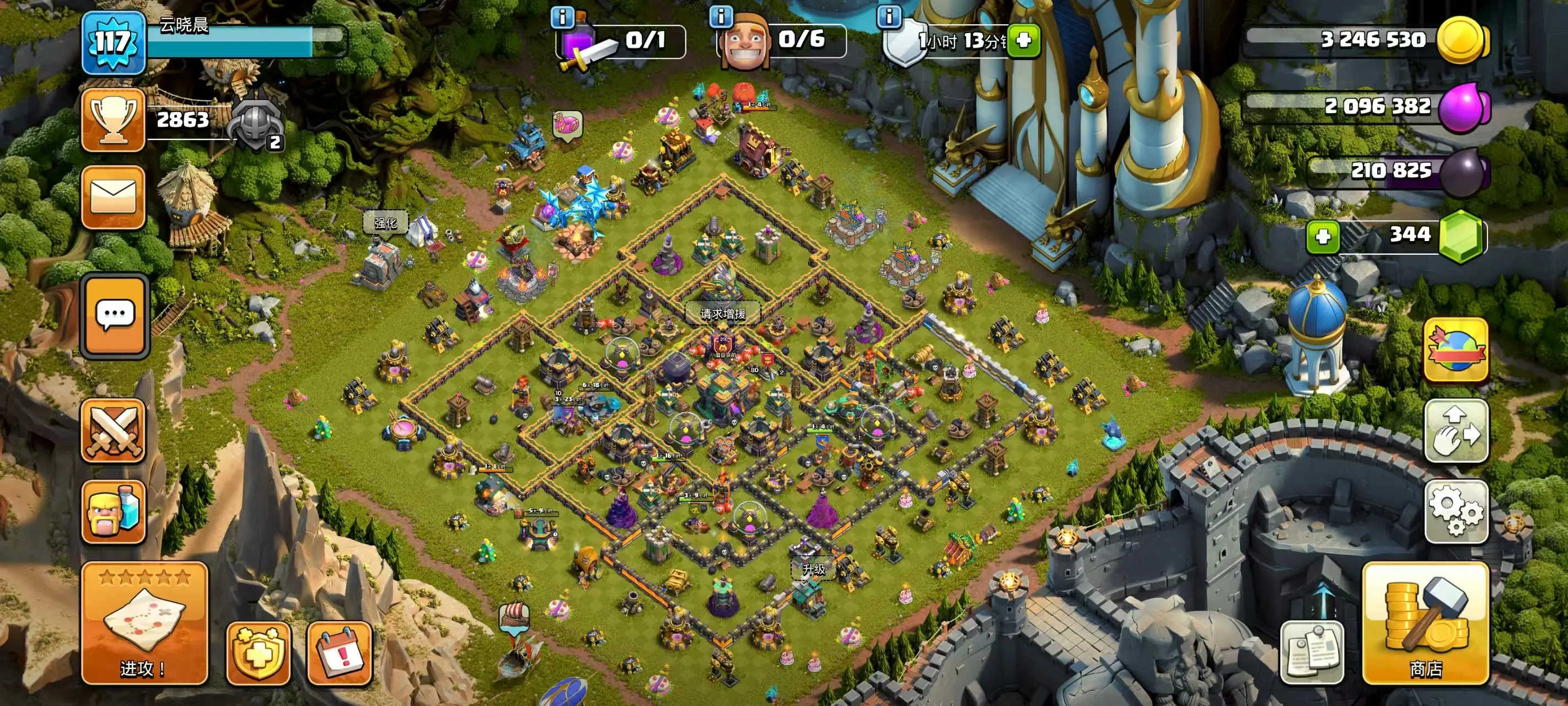The image size is (1568, 706).
Task: Tap the 请求增援 request reinforcements label
Action: pos(722,314)
